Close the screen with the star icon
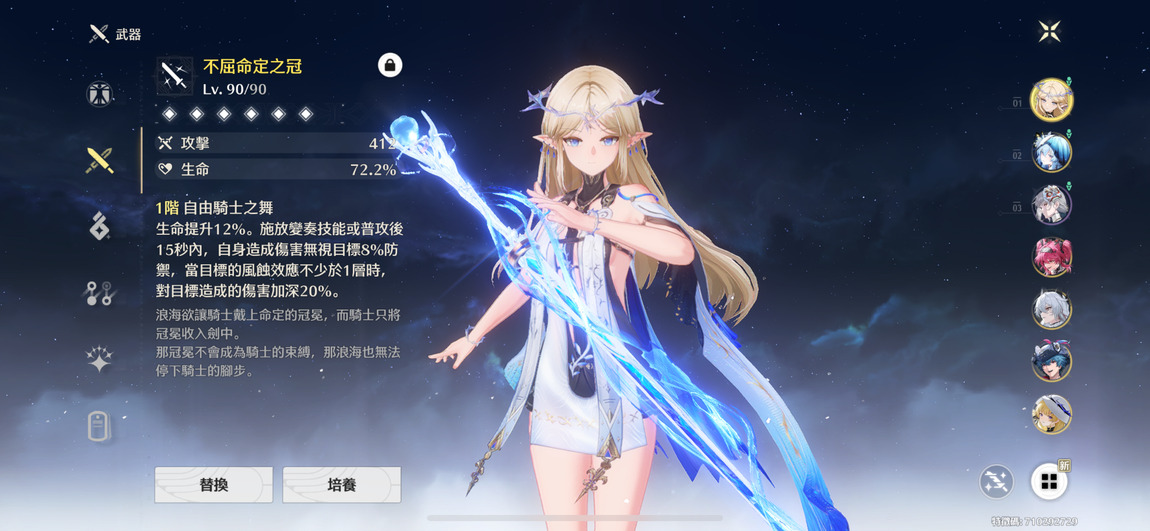This screenshot has height=531, width=1150. point(1049,31)
